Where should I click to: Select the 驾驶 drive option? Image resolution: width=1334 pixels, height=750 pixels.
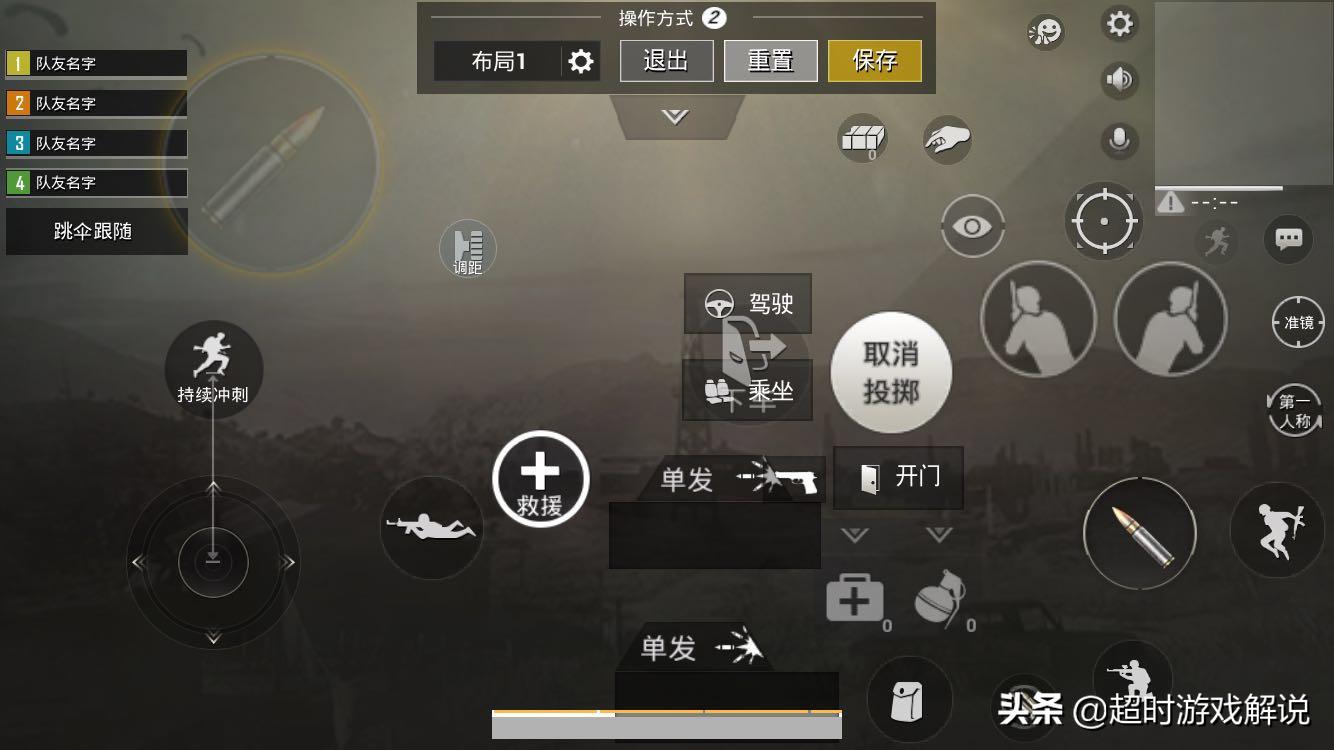click(x=748, y=303)
